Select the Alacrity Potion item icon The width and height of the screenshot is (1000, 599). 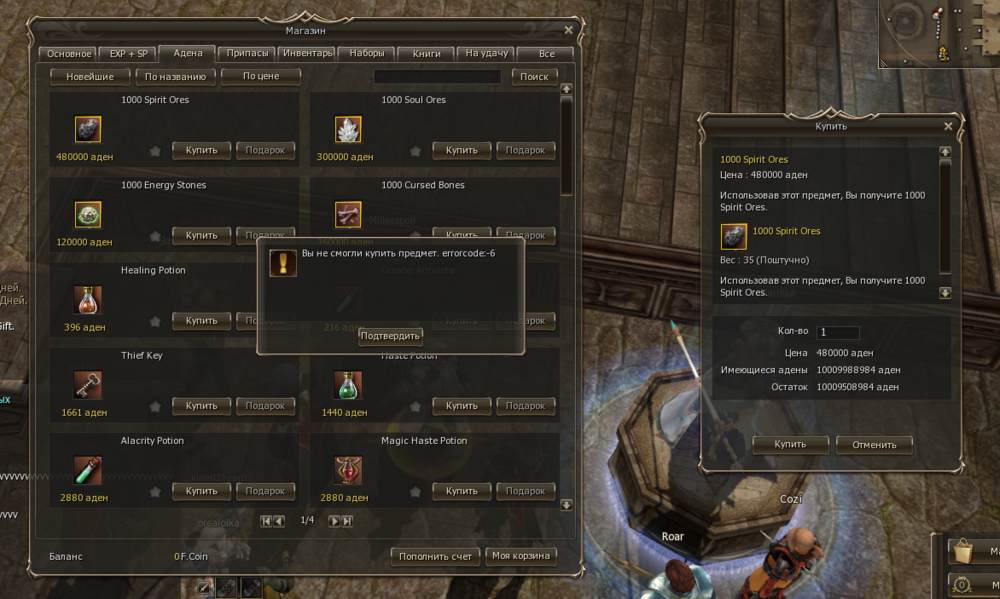pyautogui.click(x=88, y=469)
